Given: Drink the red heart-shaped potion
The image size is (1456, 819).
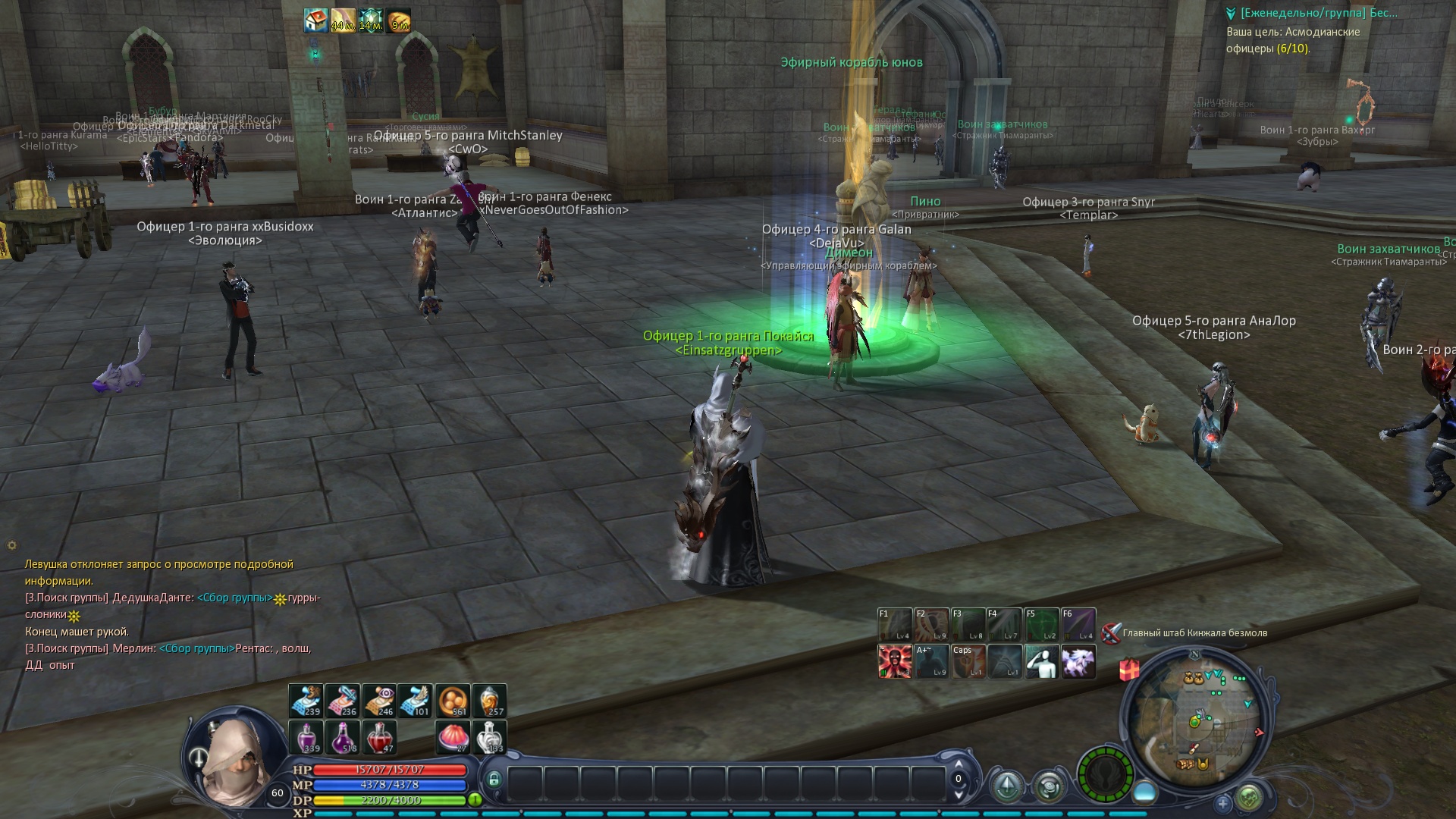Looking at the screenshot, I should pos(379,737).
